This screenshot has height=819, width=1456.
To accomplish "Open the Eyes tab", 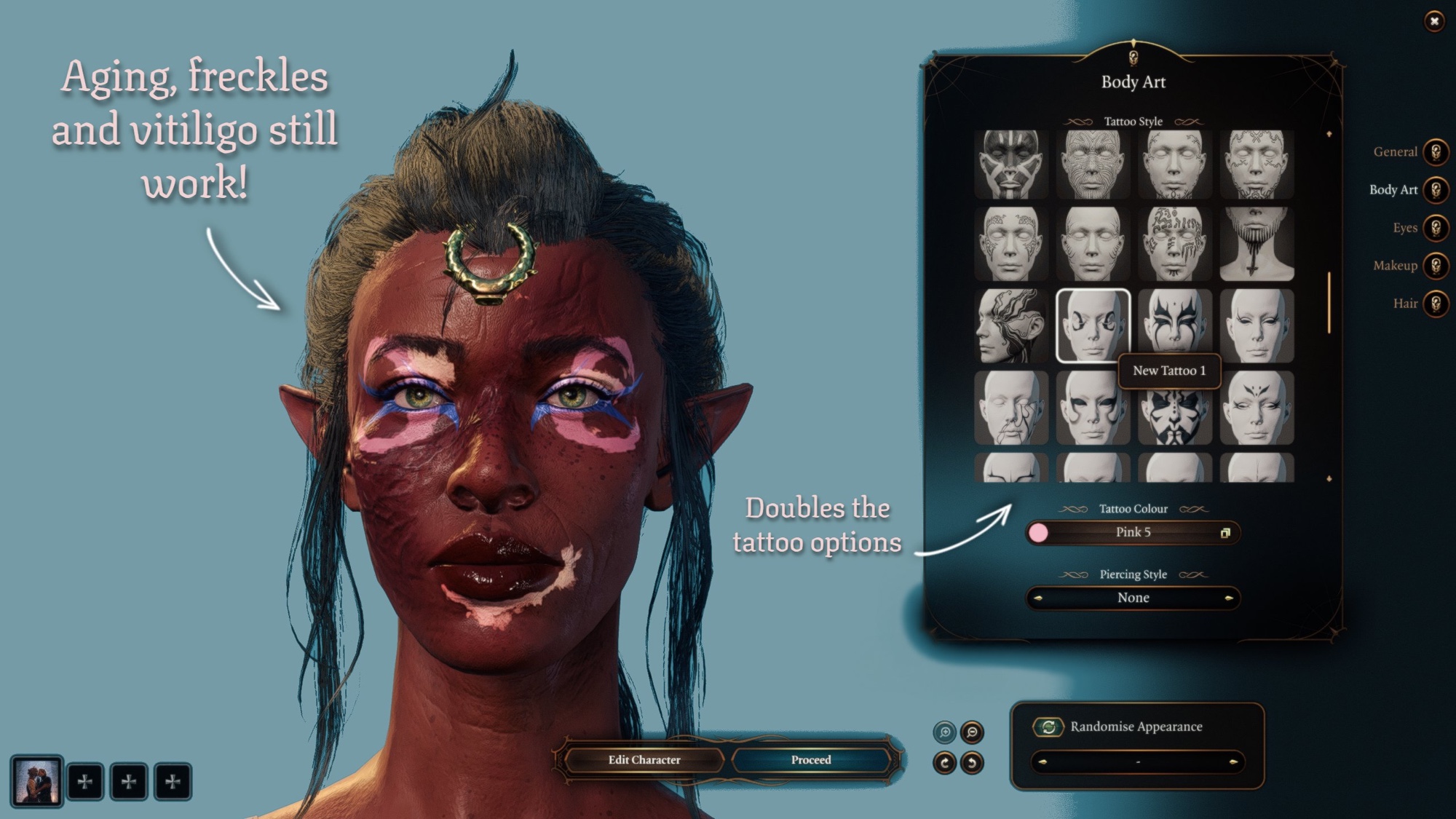I will pyautogui.click(x=1436, y=228).
